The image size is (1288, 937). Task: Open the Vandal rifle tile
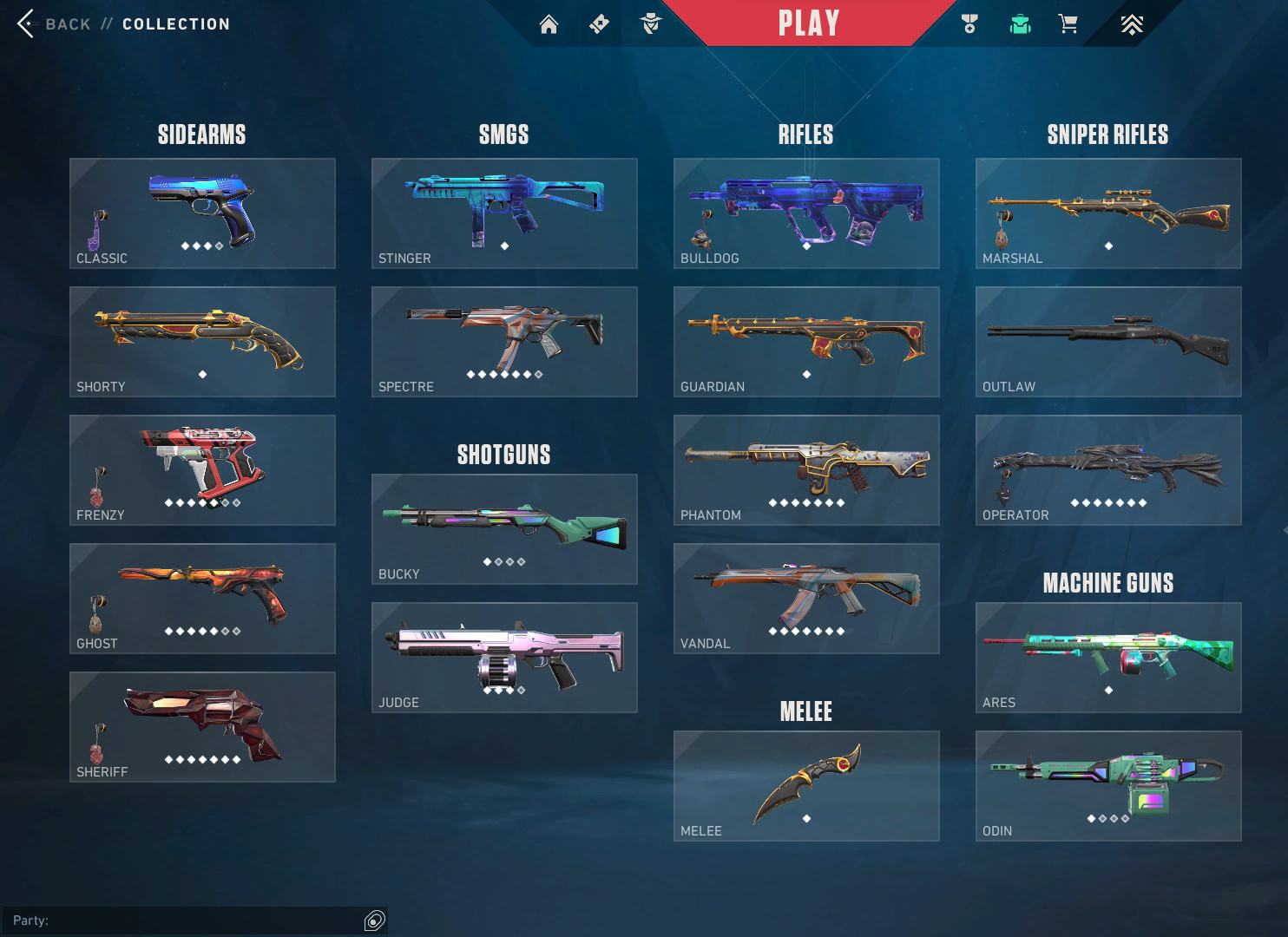[x=806, y=599]
